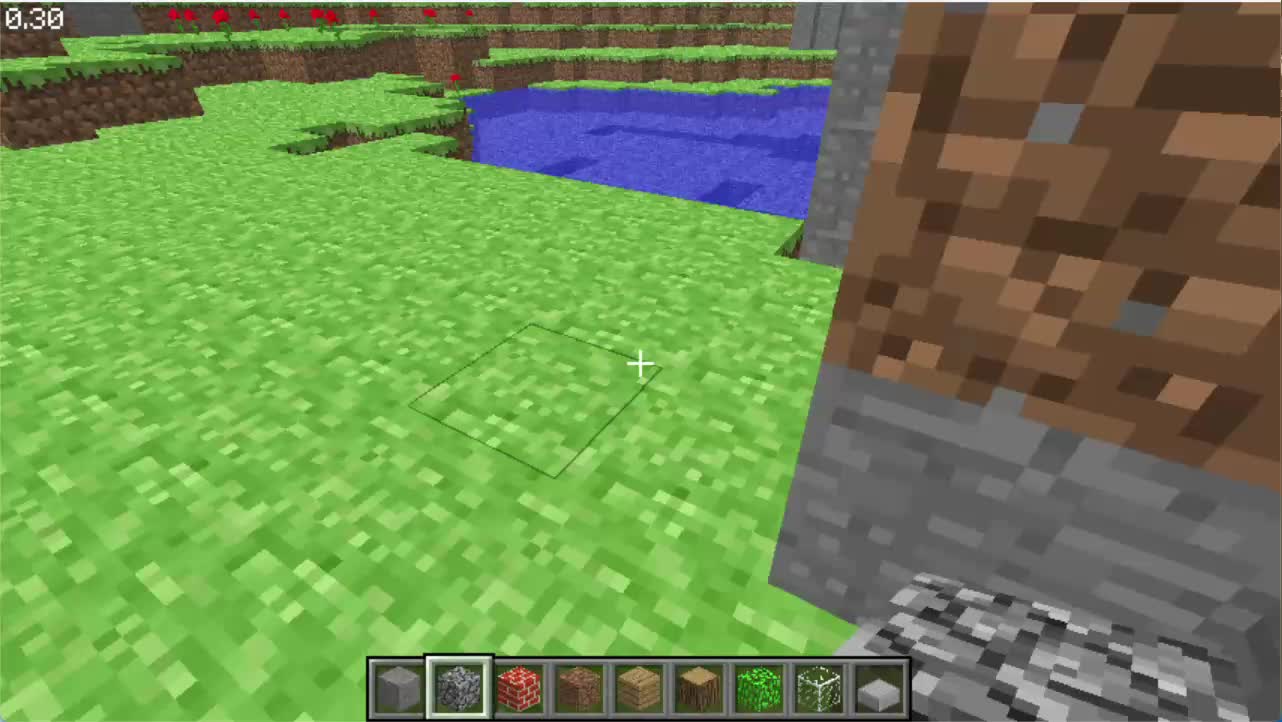Screen dimensions: 1282x722
Task: Select the stone block in hotbar slot one
Action: [x=395, y=685]
